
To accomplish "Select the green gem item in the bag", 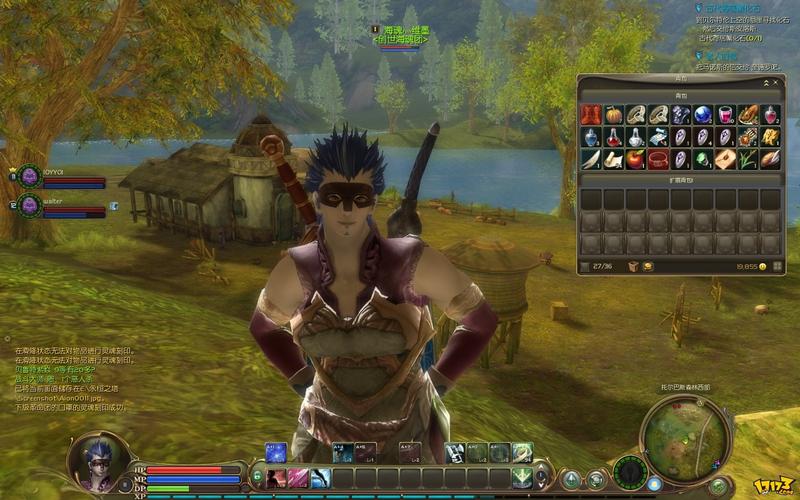I will coord(703,159).
